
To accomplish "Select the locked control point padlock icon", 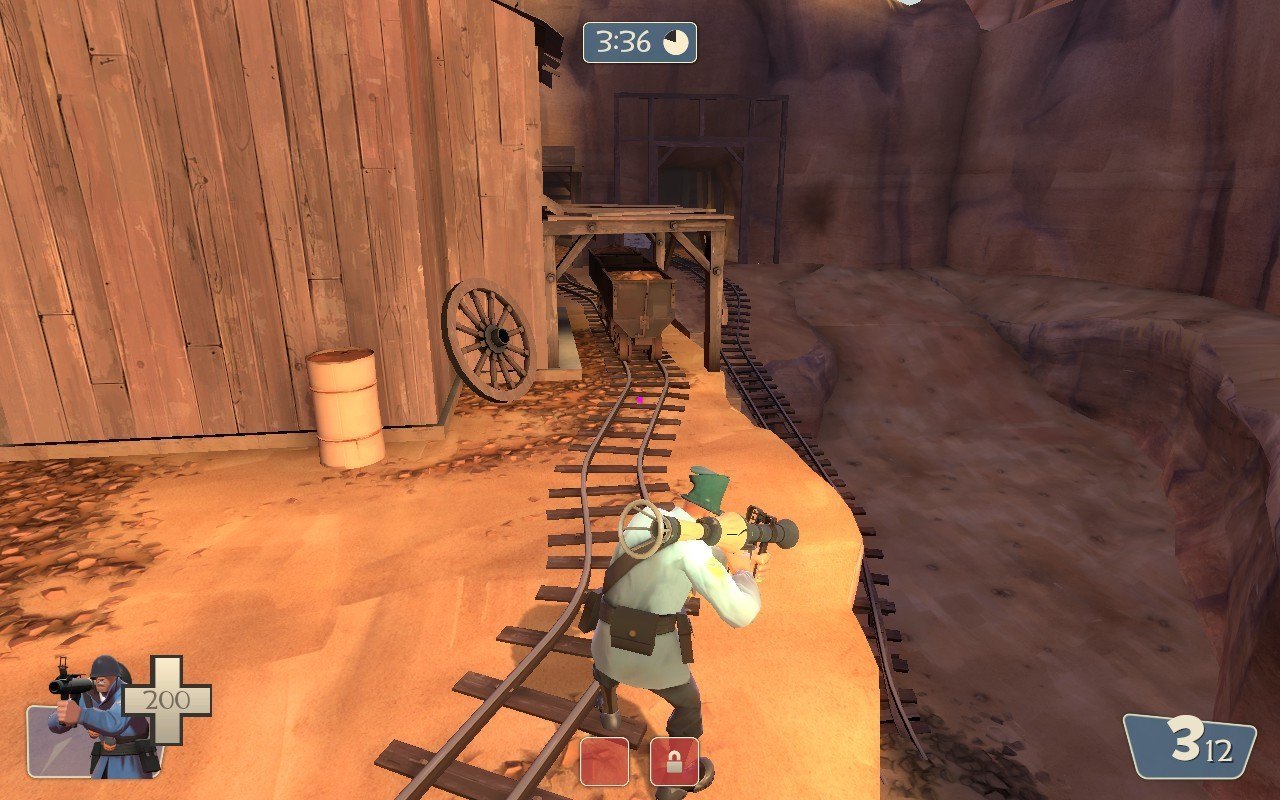I will pyautogui.click(x=674, y=762).
